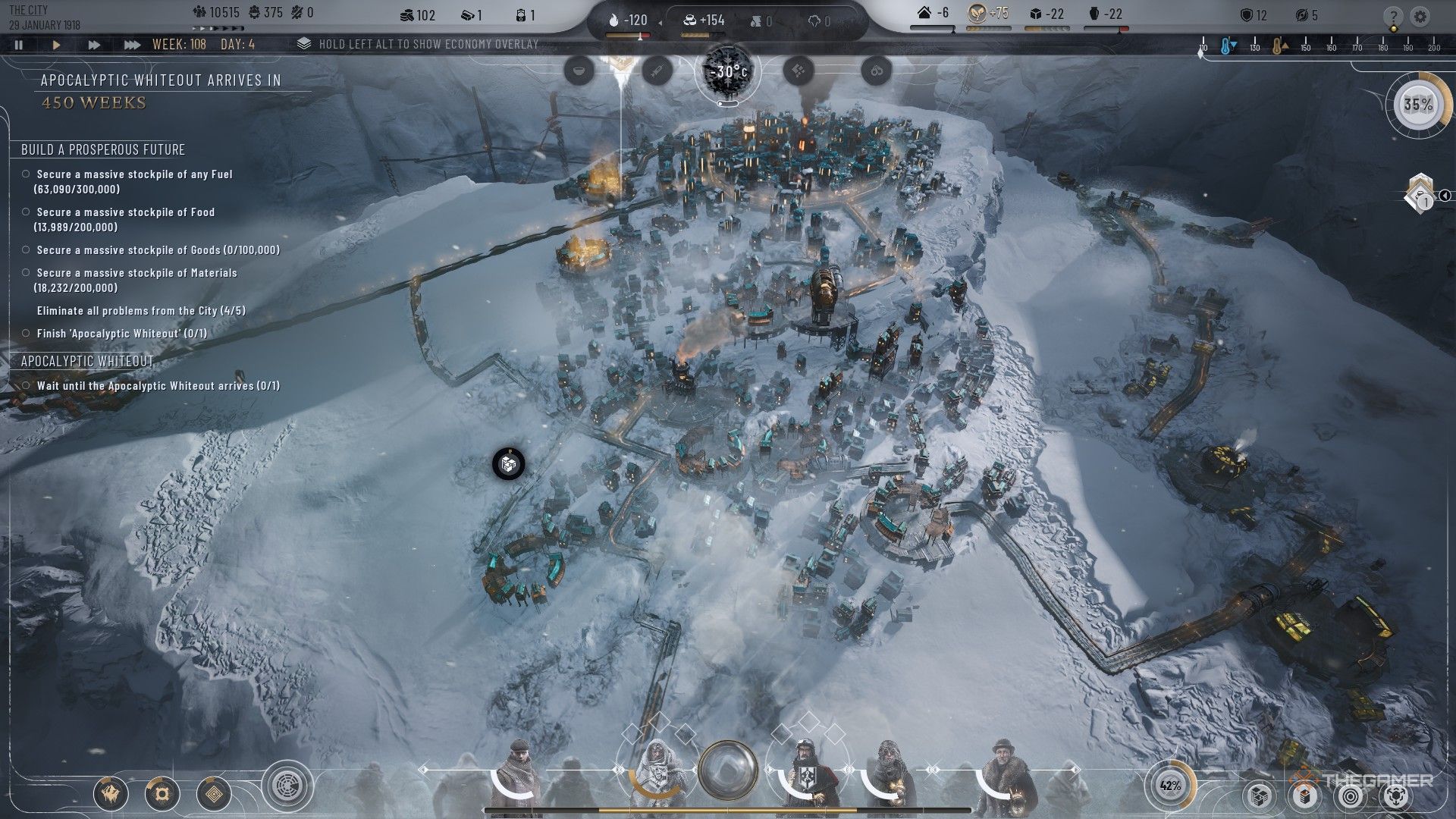Open the settings gear menu
Screen dimensions: 1456x819
1420,17
